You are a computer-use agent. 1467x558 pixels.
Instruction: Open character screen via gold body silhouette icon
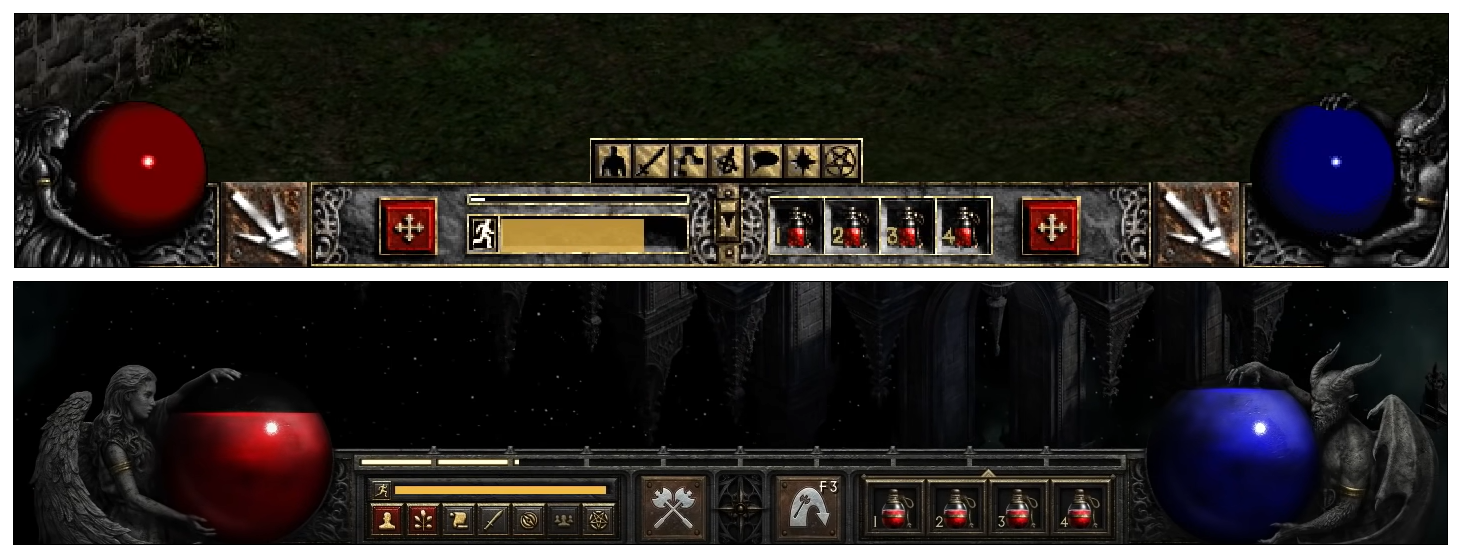[x=613, y=161]
